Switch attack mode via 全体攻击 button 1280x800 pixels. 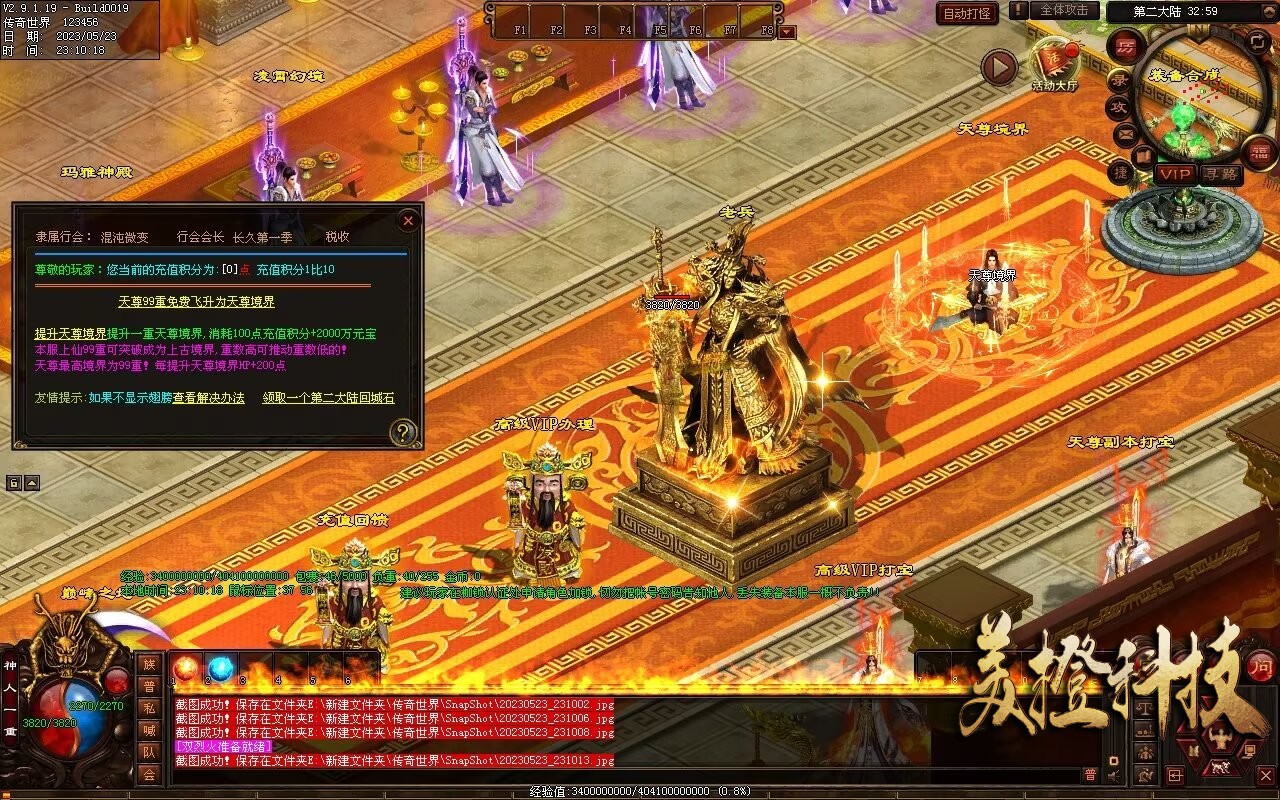(1064, 10)
